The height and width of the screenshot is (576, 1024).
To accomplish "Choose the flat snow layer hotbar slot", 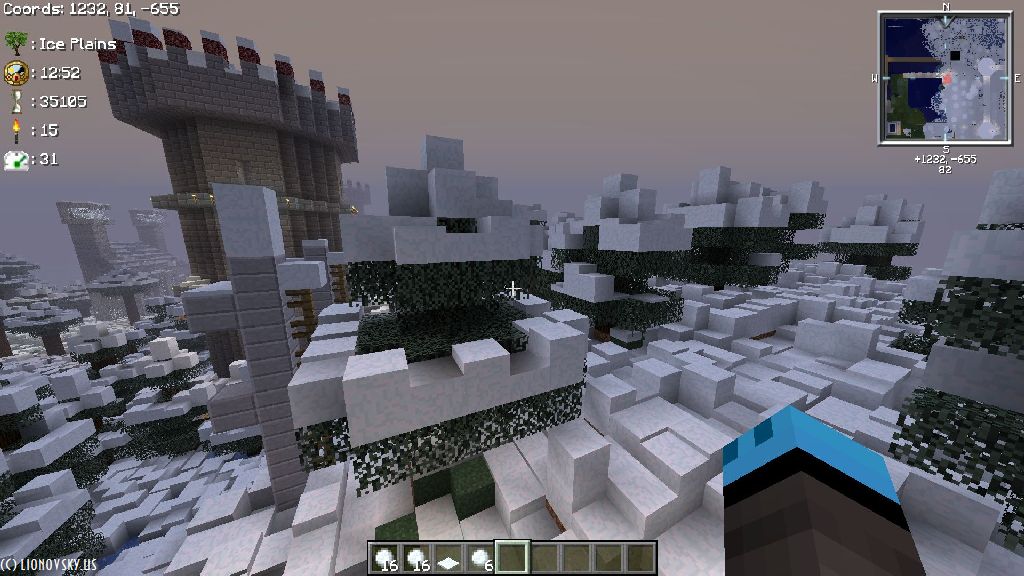I will tap(449, 558).
